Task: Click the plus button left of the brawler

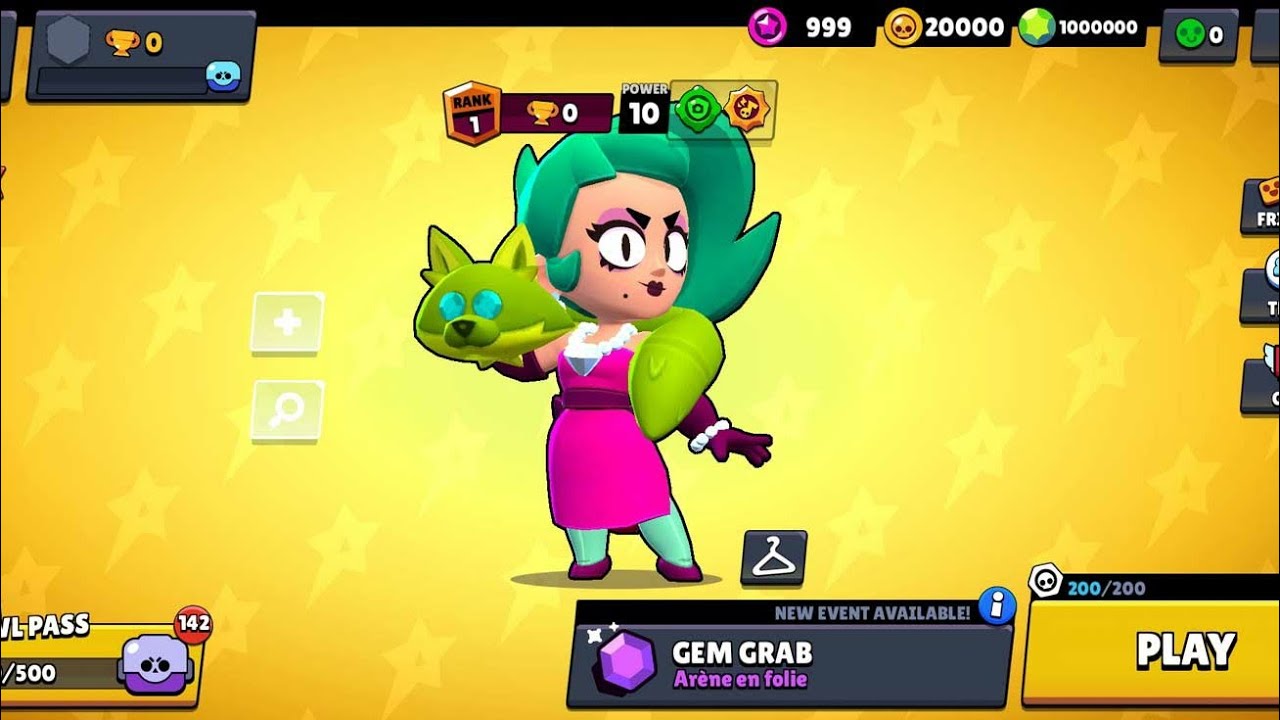Action: pos(287,322)
